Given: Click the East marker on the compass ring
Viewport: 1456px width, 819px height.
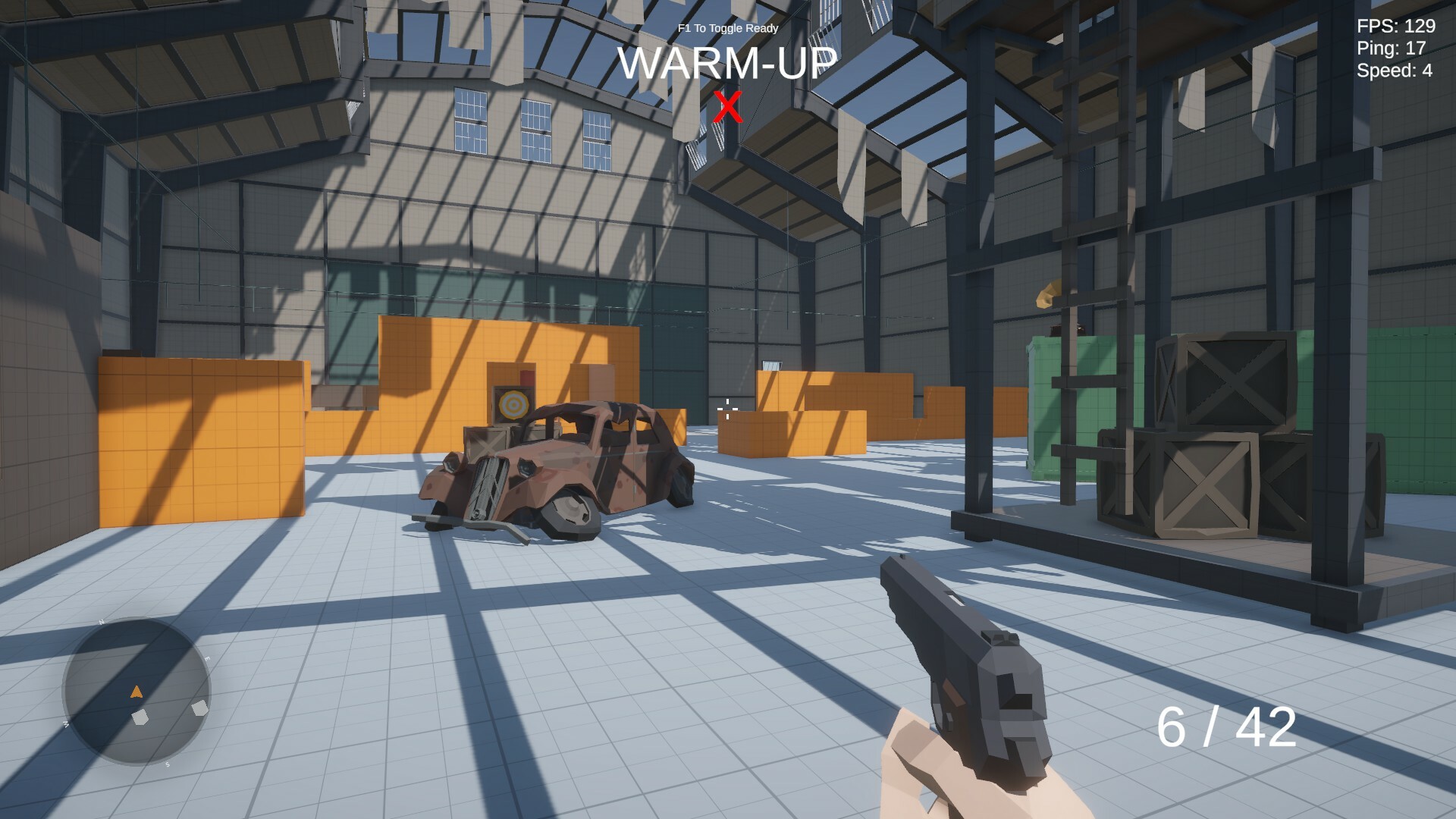Looking at the screenshot, I should 206,659.
